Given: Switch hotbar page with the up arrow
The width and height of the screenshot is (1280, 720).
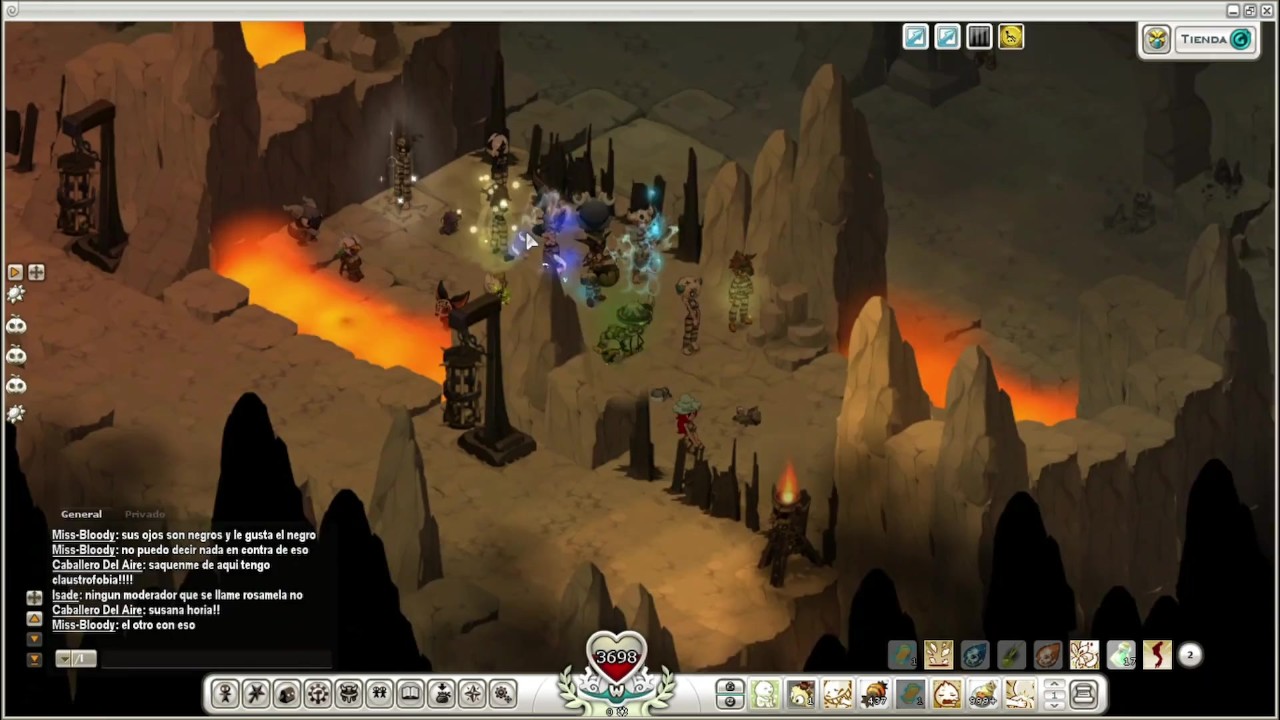Looking at the screenshot, I should [1054, 686].
